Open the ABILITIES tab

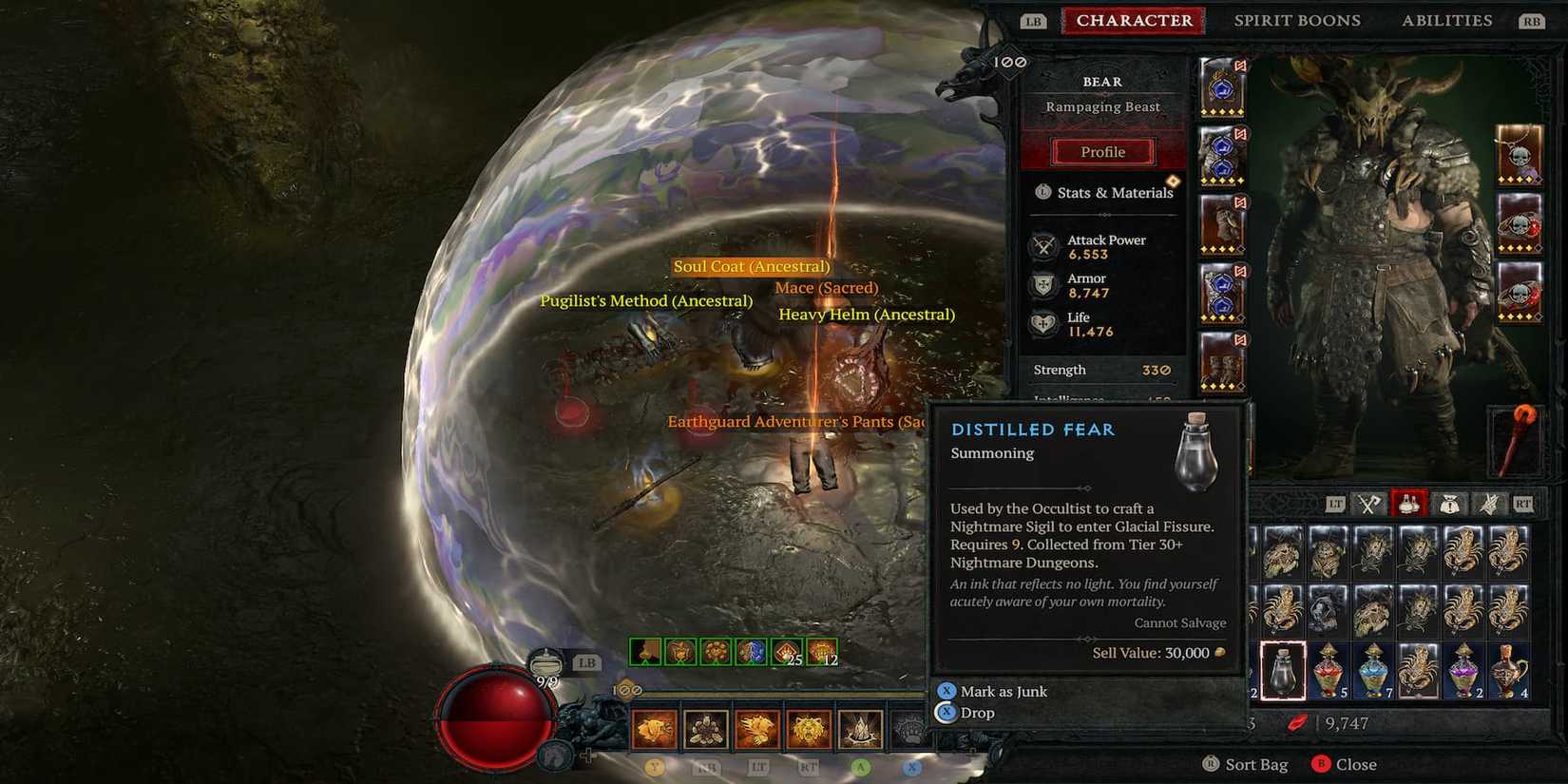(x=1446, y=20)
